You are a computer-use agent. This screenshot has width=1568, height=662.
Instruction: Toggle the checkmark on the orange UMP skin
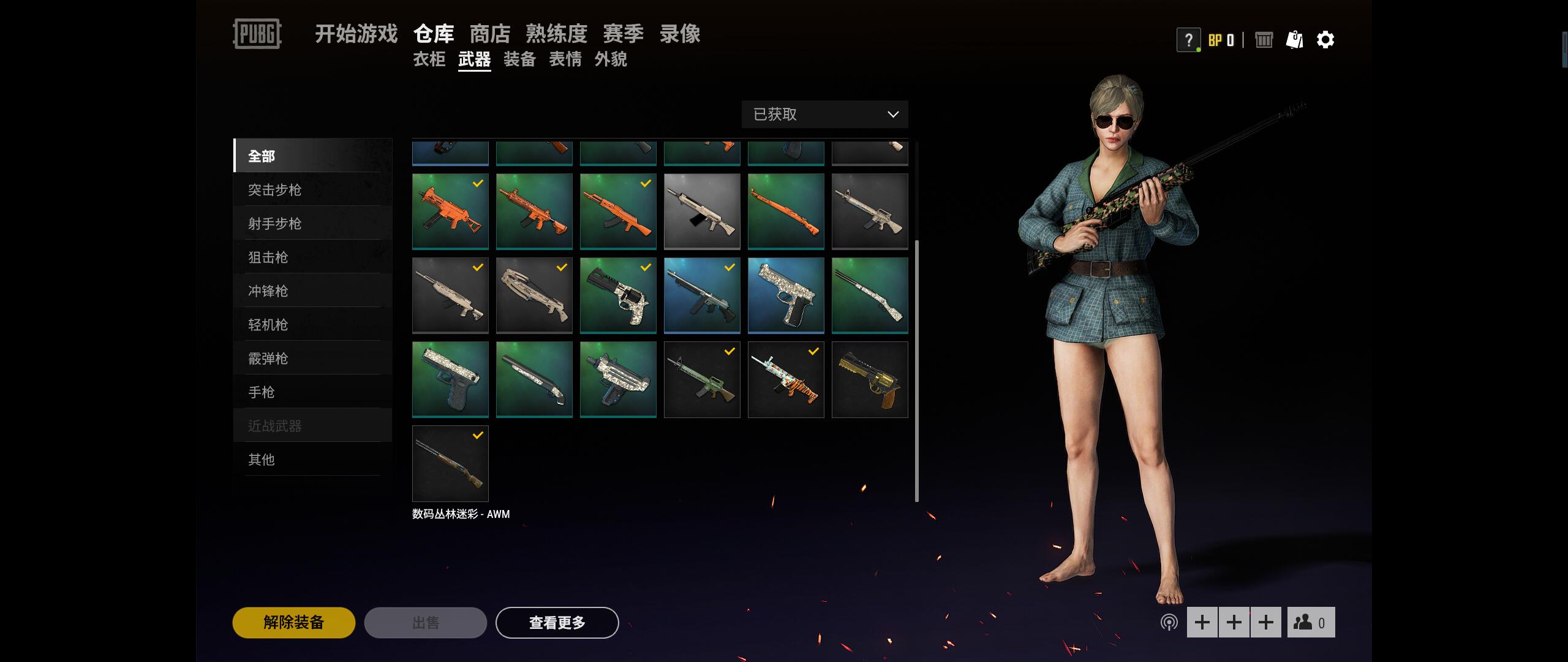click(x=478, y=183)
